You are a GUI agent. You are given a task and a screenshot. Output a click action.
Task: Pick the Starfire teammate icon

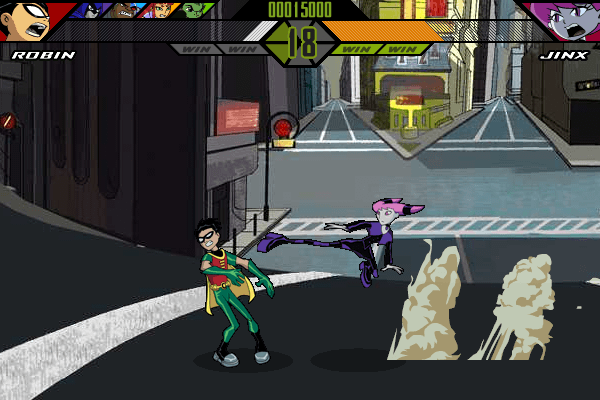[x=160, y=10]
